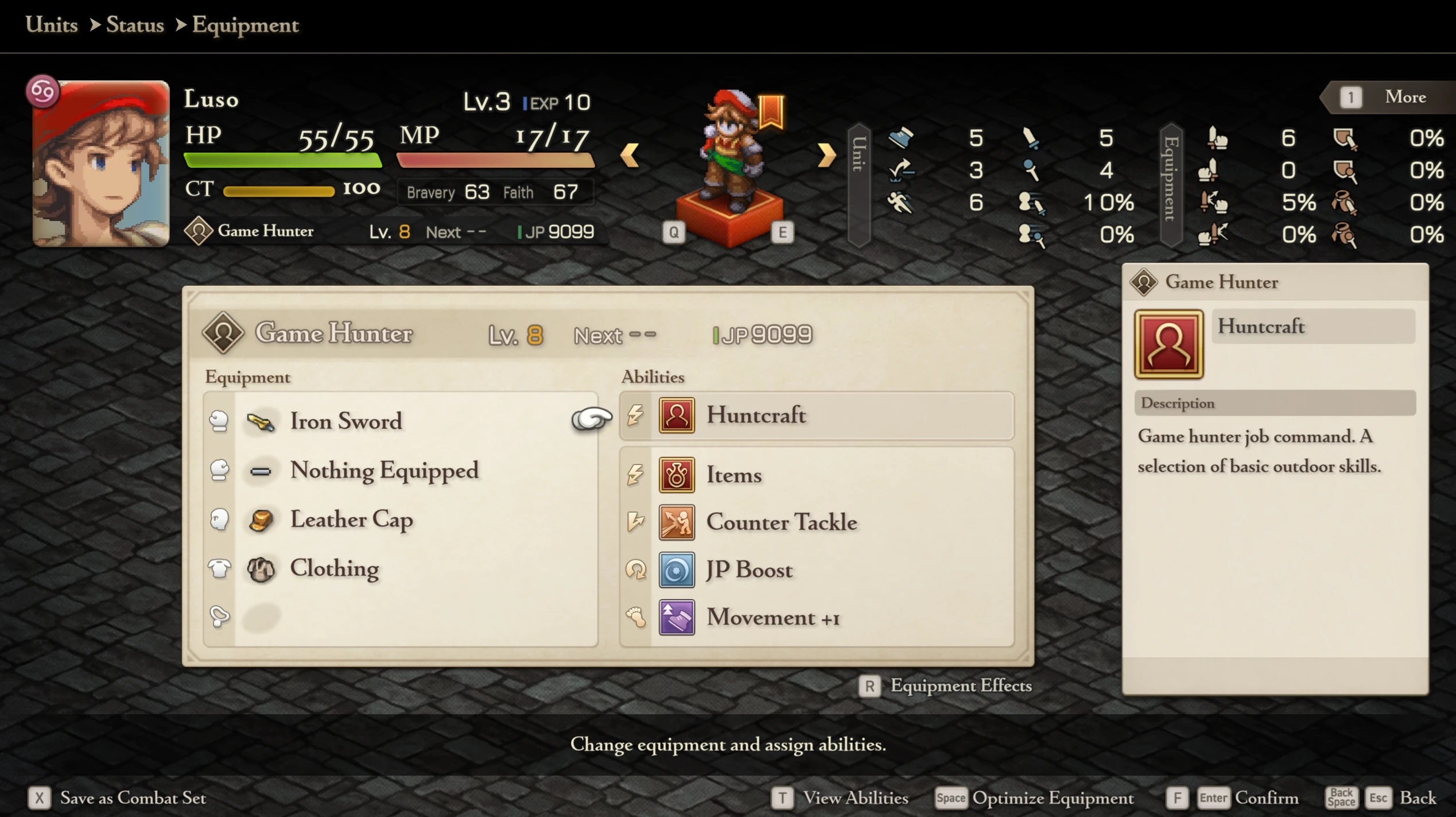Select the Huntcraft job command icon

(x=677, y=416)
